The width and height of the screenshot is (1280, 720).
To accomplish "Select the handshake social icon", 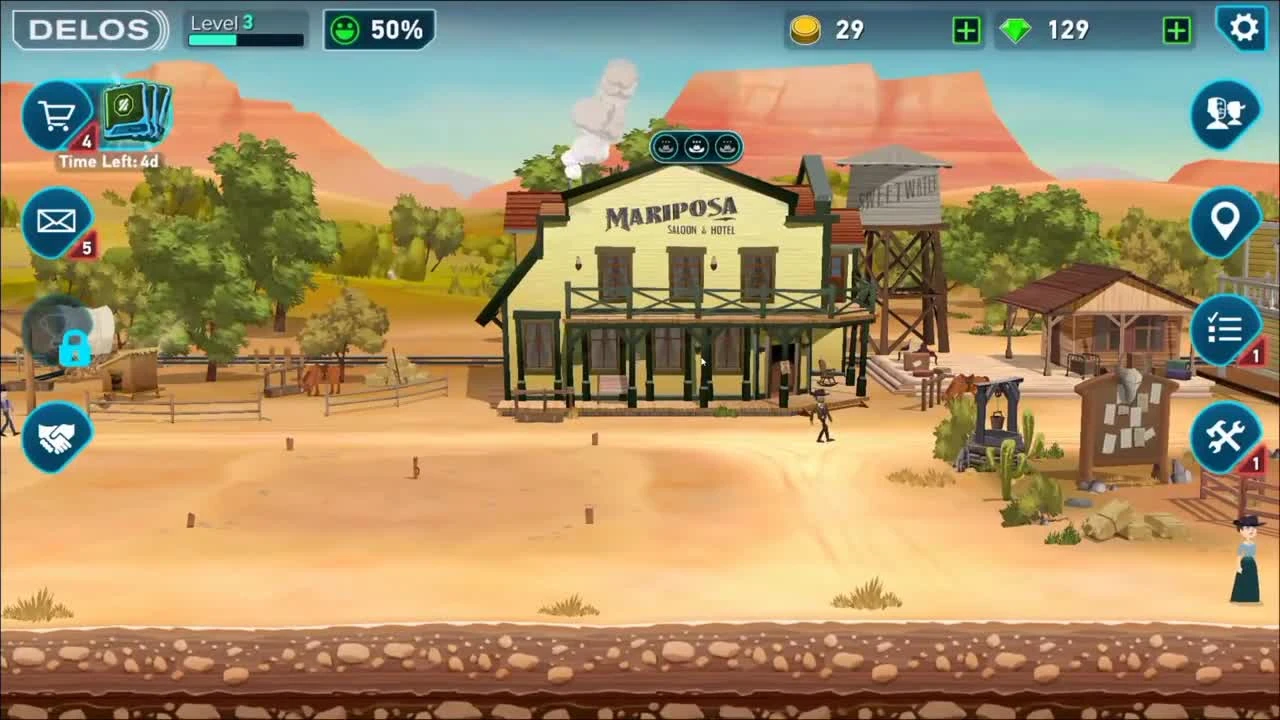I will pos(57,434).
